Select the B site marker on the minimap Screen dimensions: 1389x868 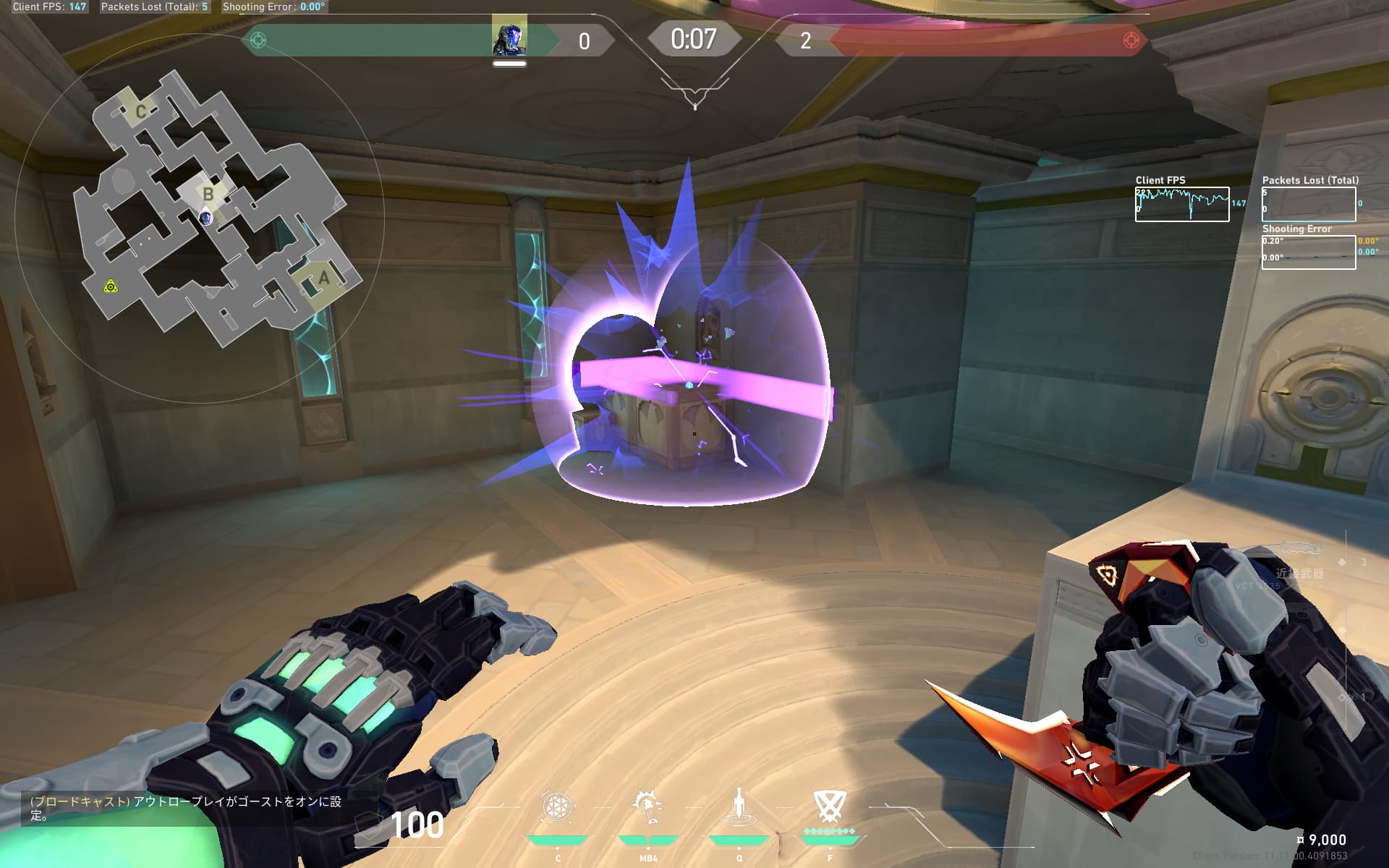[x=208, y=194]
